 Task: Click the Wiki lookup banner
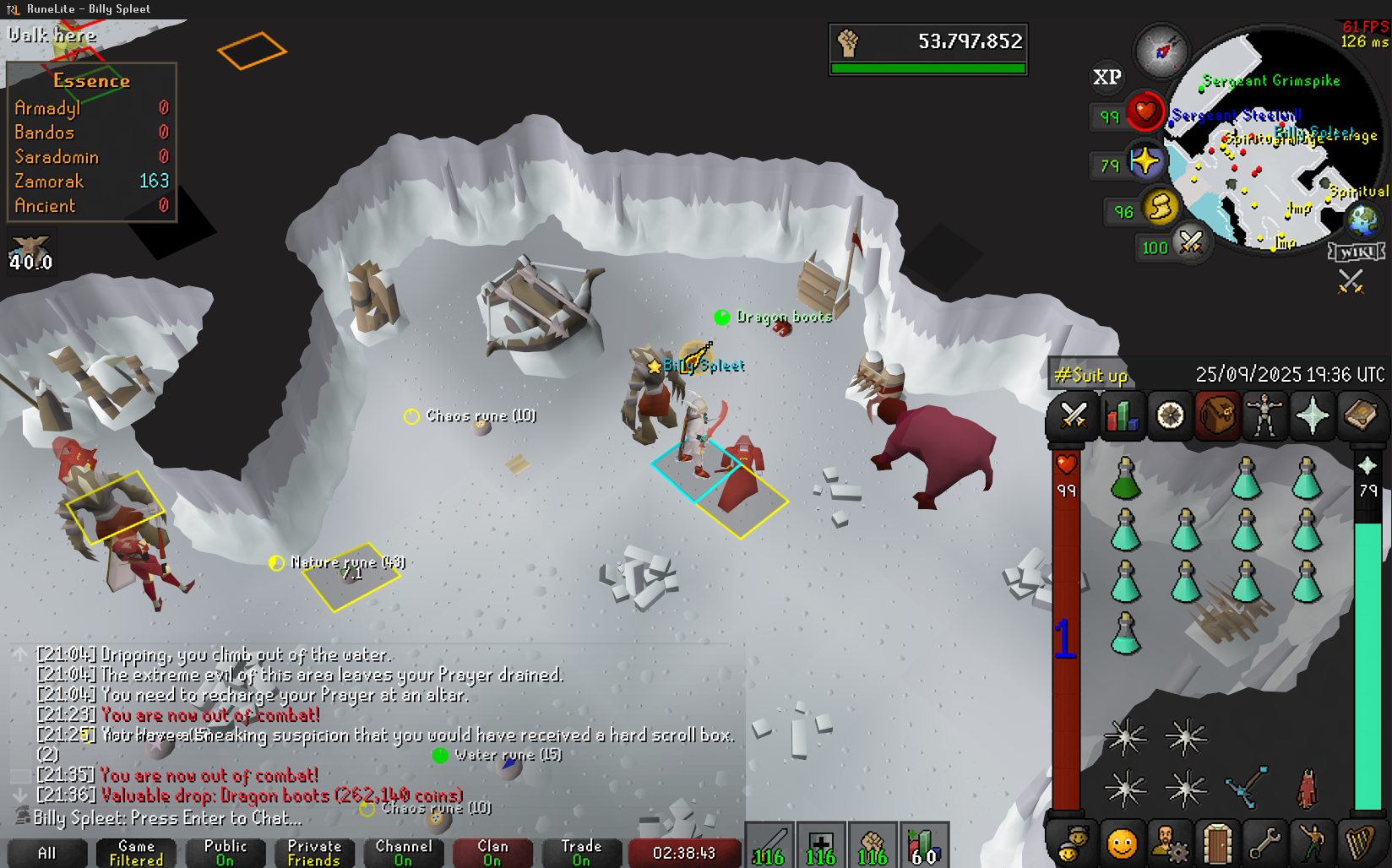coord(1357,252)
